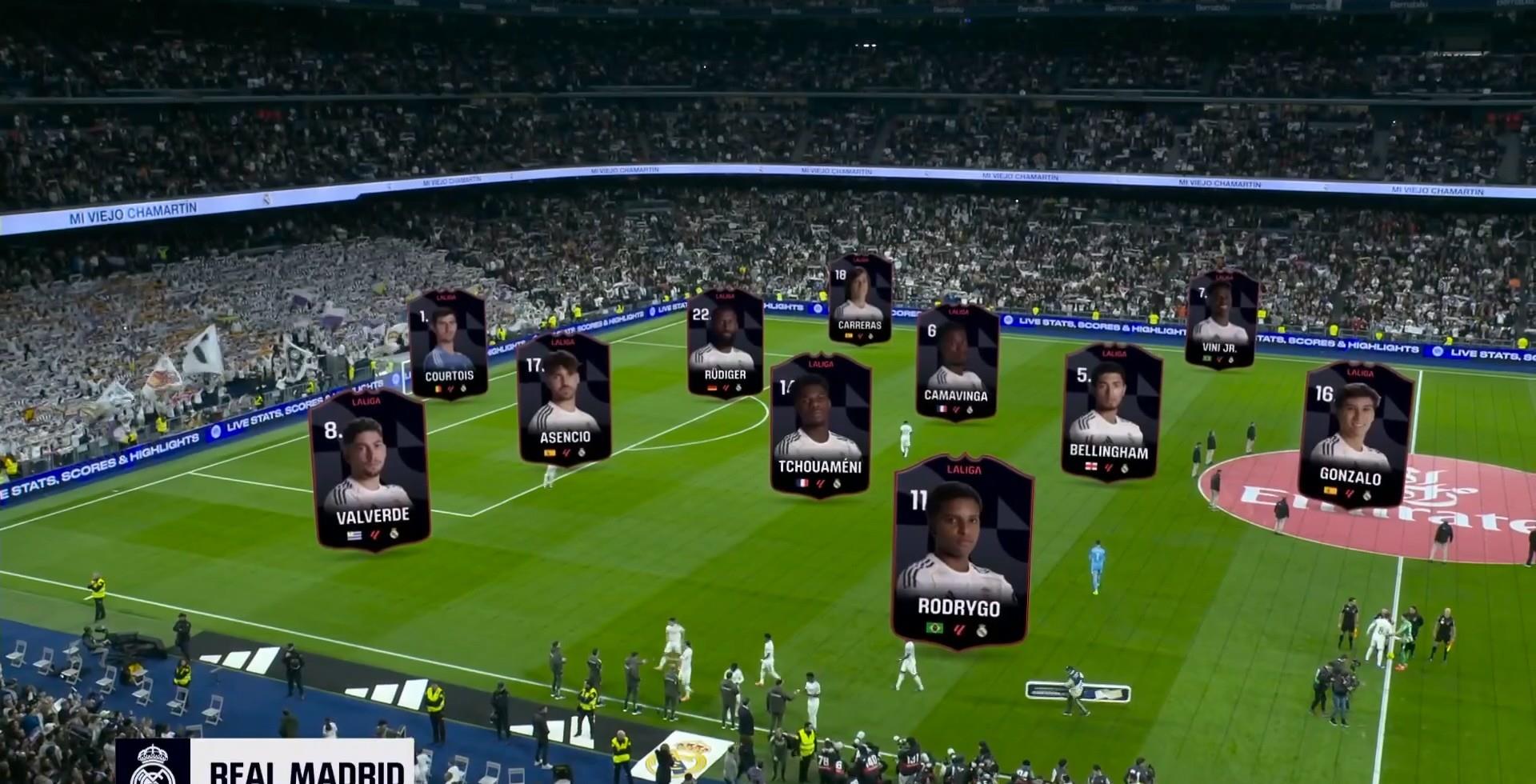Pick the Carreras player card
Screen dimensions: 1536x784
(860, 298)
